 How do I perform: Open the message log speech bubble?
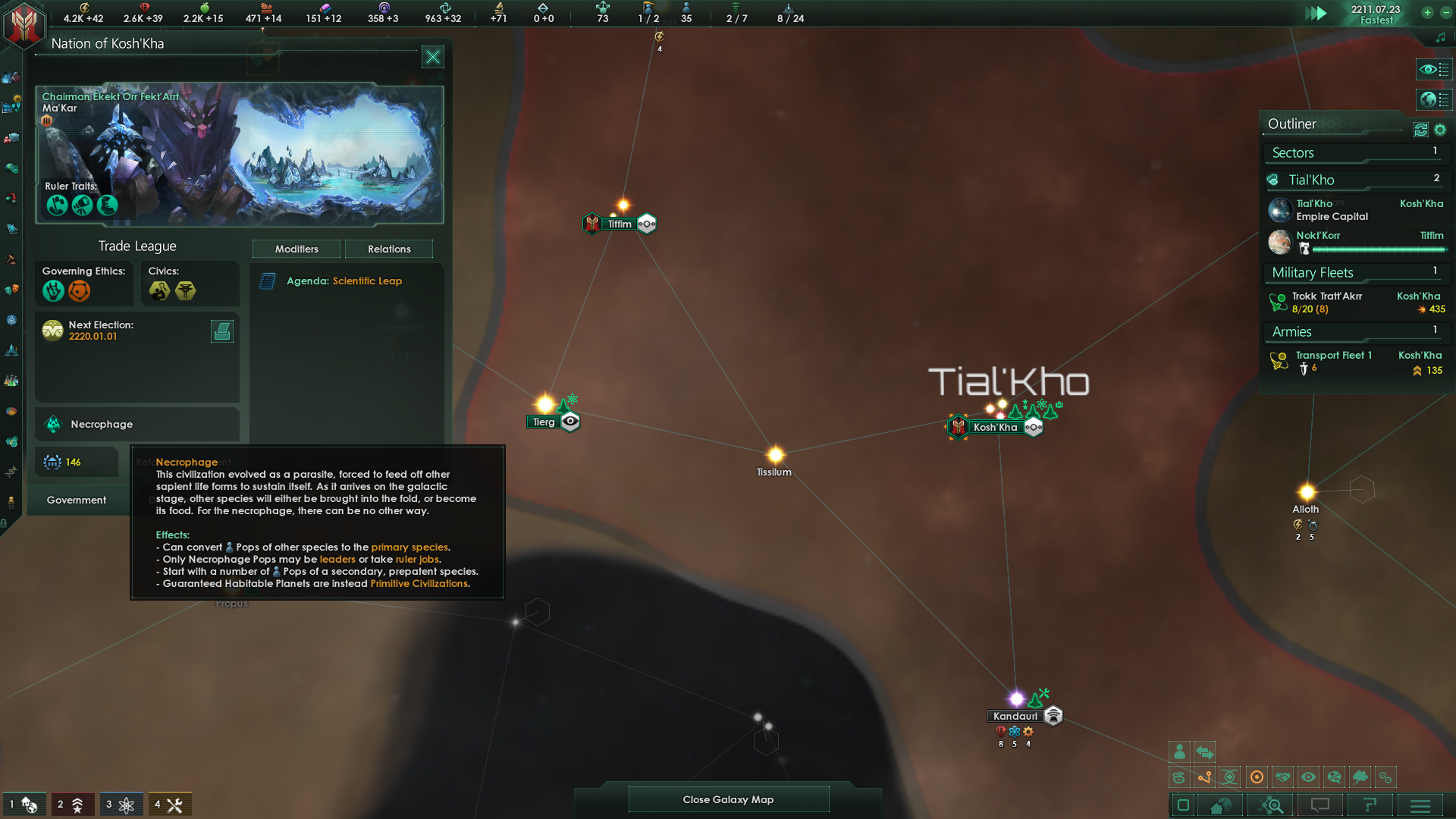(1321, 805)
